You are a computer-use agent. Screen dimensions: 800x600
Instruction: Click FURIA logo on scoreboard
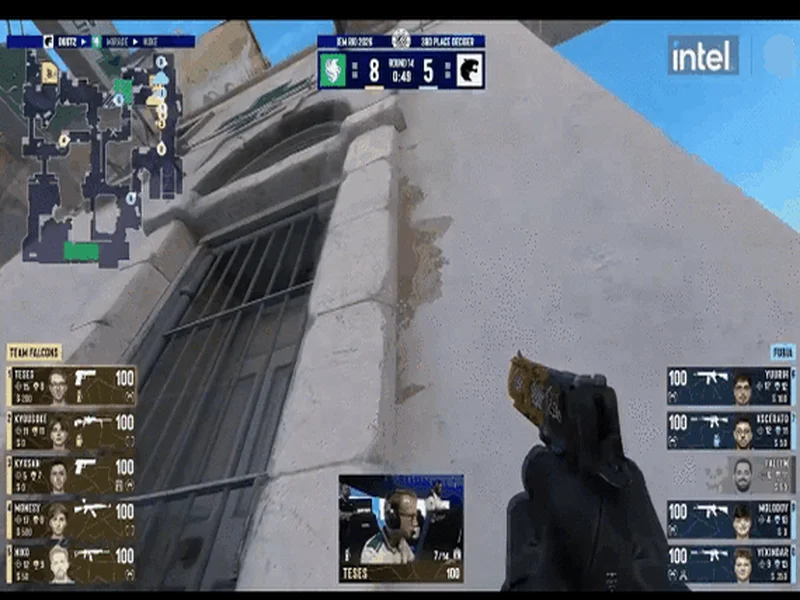468,70
